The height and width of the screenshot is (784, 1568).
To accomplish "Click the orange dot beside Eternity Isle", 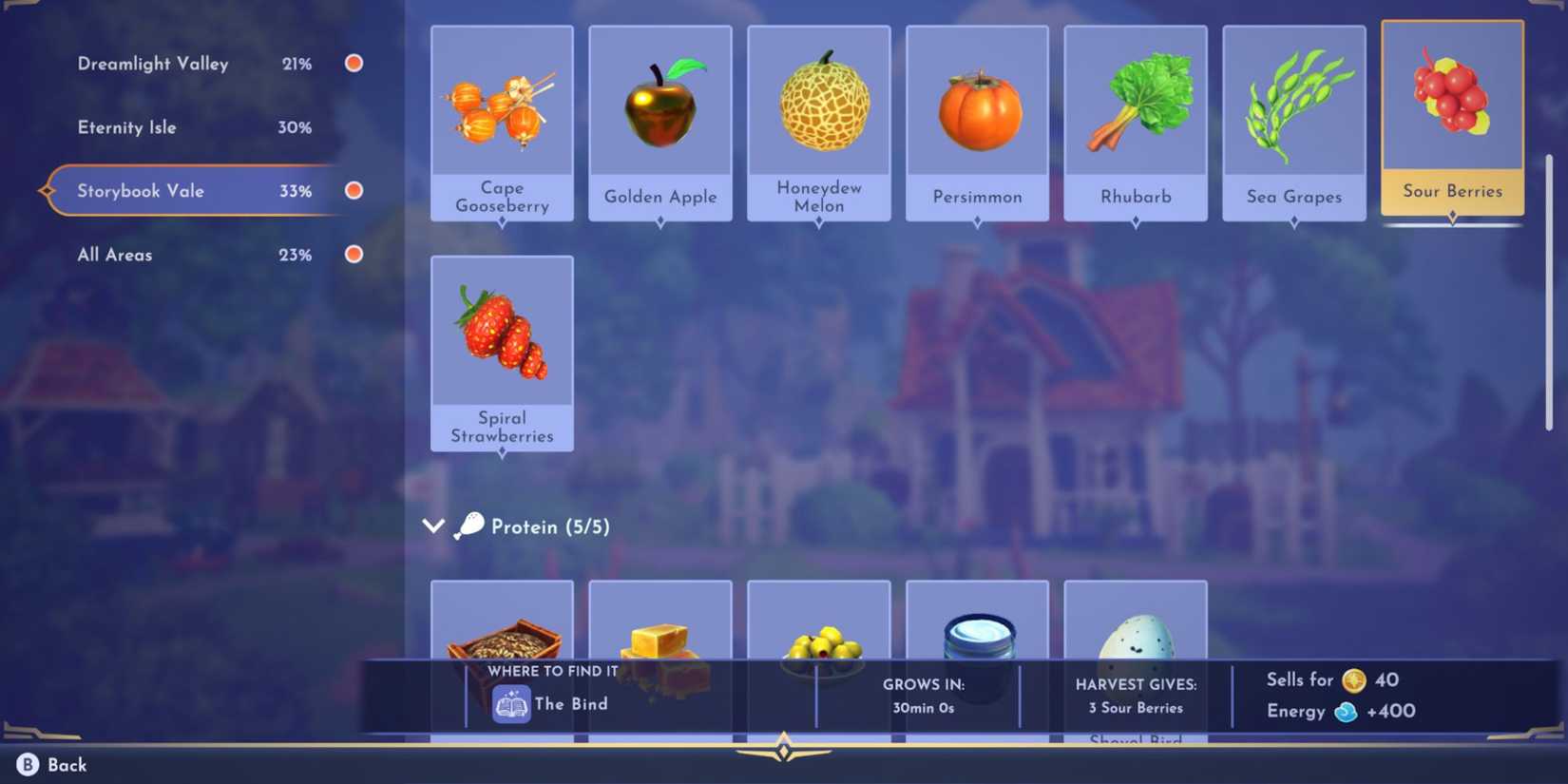I will tap(353, 126).
